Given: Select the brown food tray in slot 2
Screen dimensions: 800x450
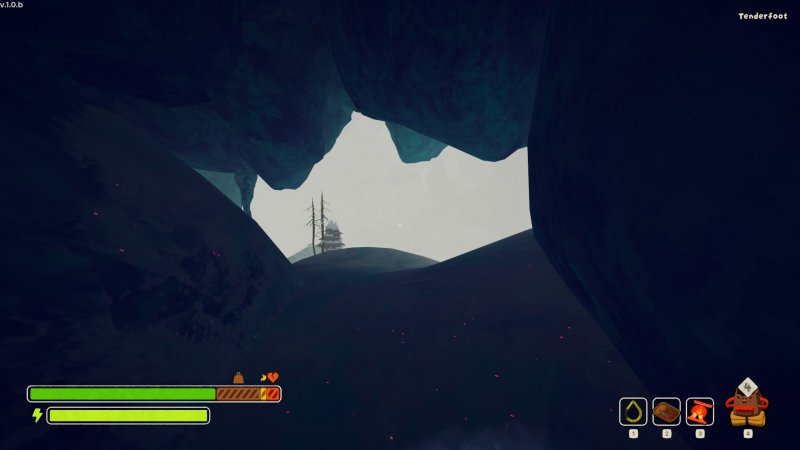Looking at the screenshot, I should tap(666, 411).
